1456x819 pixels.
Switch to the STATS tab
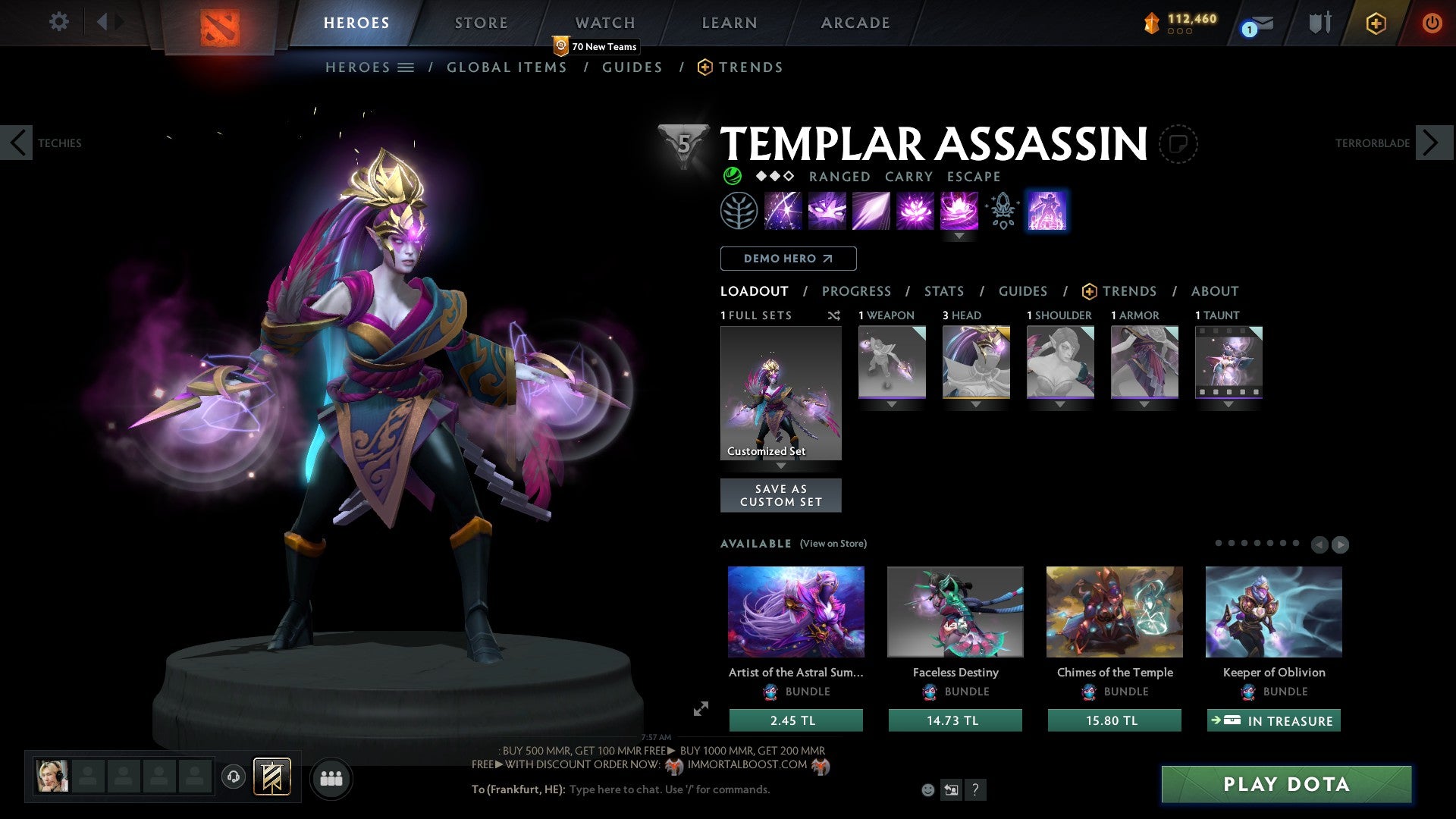943,291
